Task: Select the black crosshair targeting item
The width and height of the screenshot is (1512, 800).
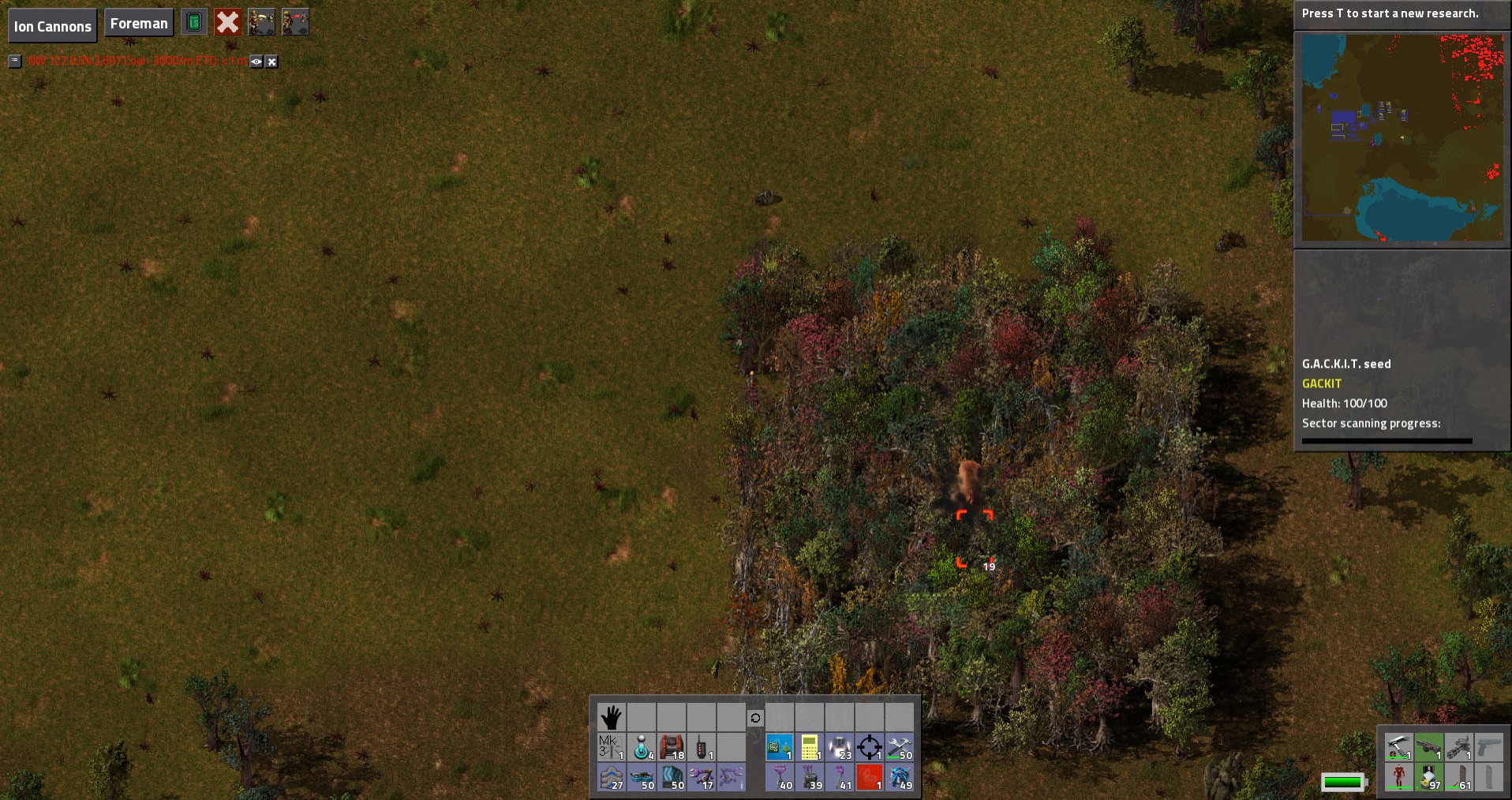Action: pos(869,747)
